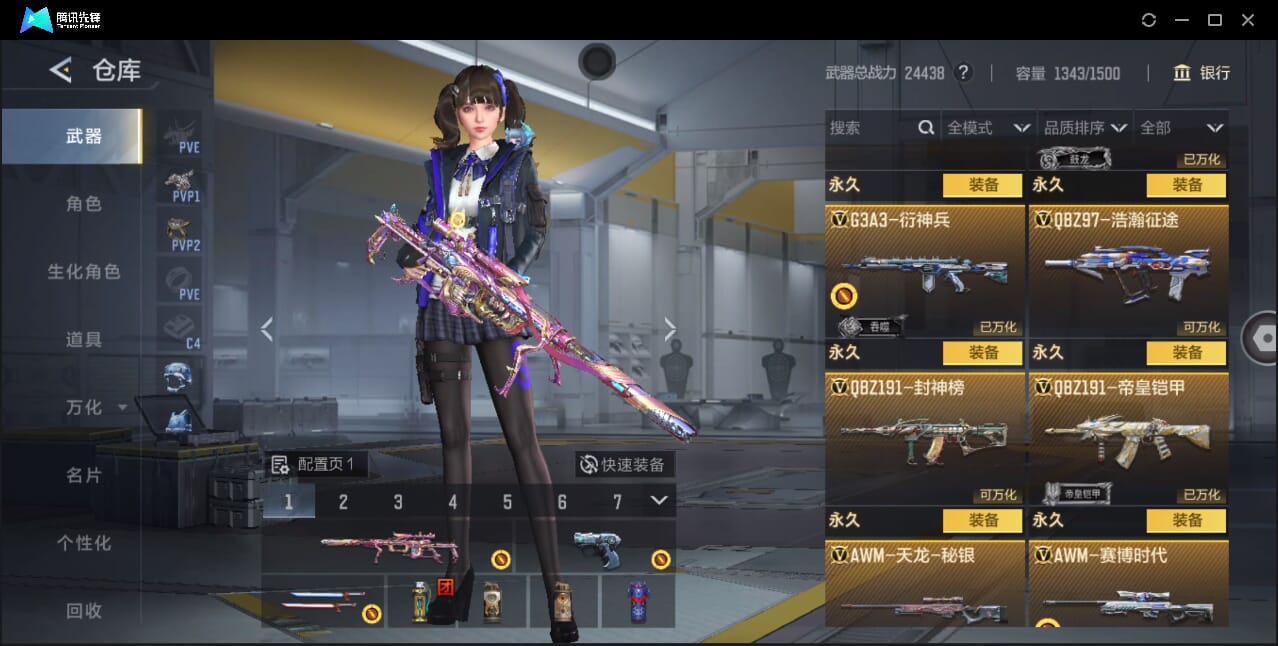Equip the QBZ191-帝皇铠甲 rifle
The height and width of the screenshot is (646, 1278).
pyautogui.click(x=1186, y=353)
